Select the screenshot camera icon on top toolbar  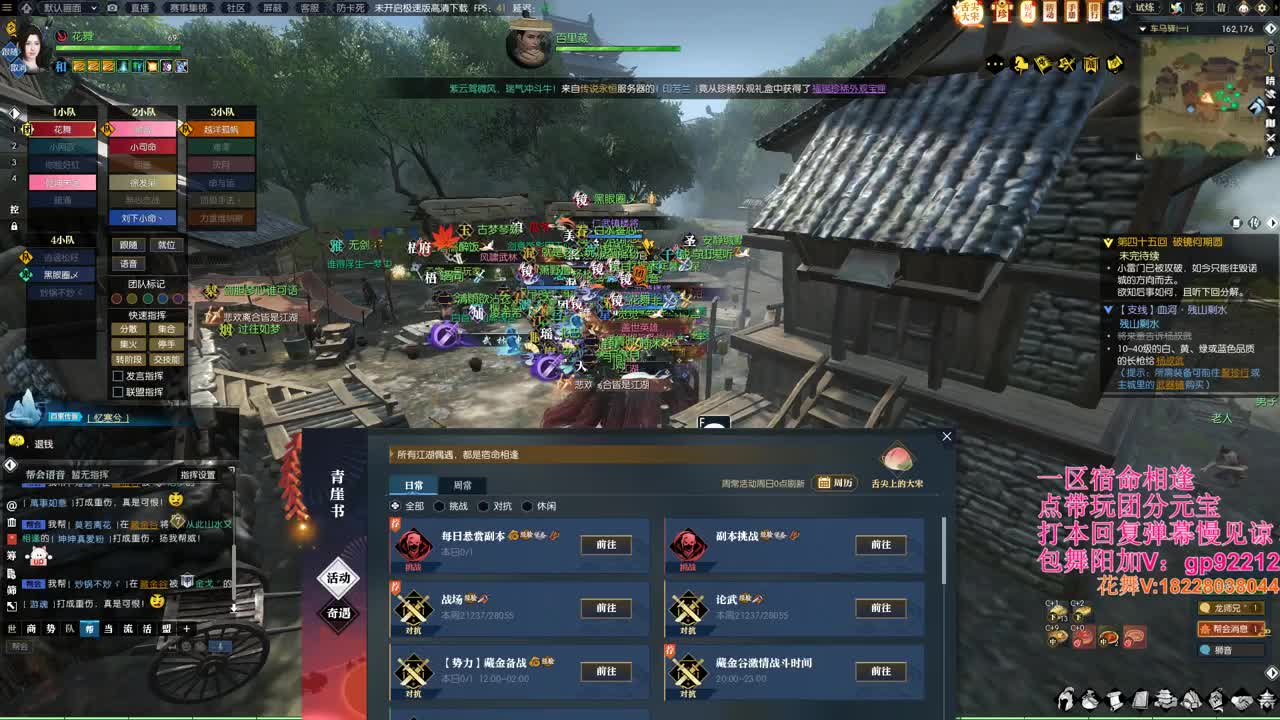112,9
